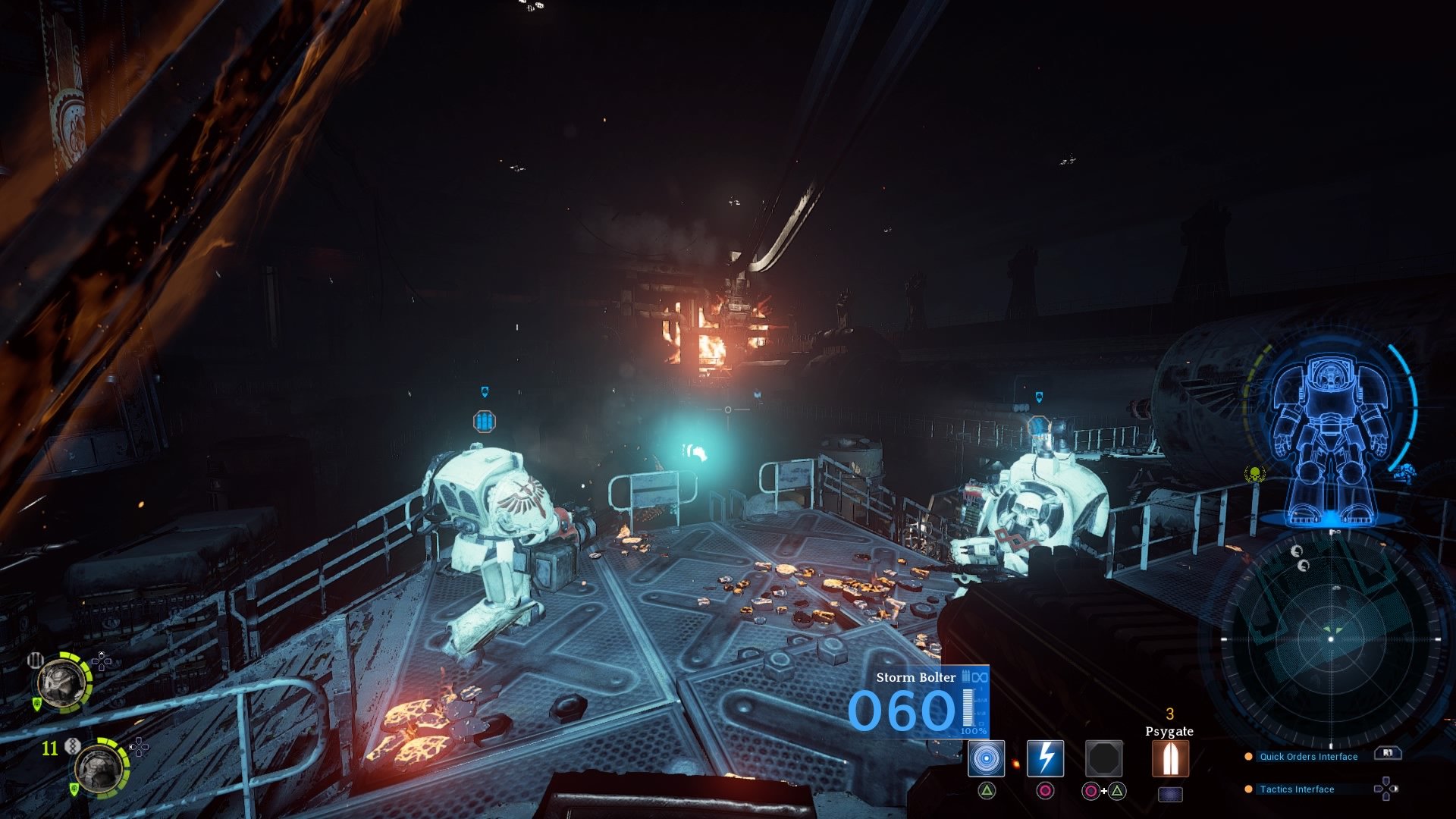
Task: Click the empty hexagonal ability slot
Action: pos(1103,760)
